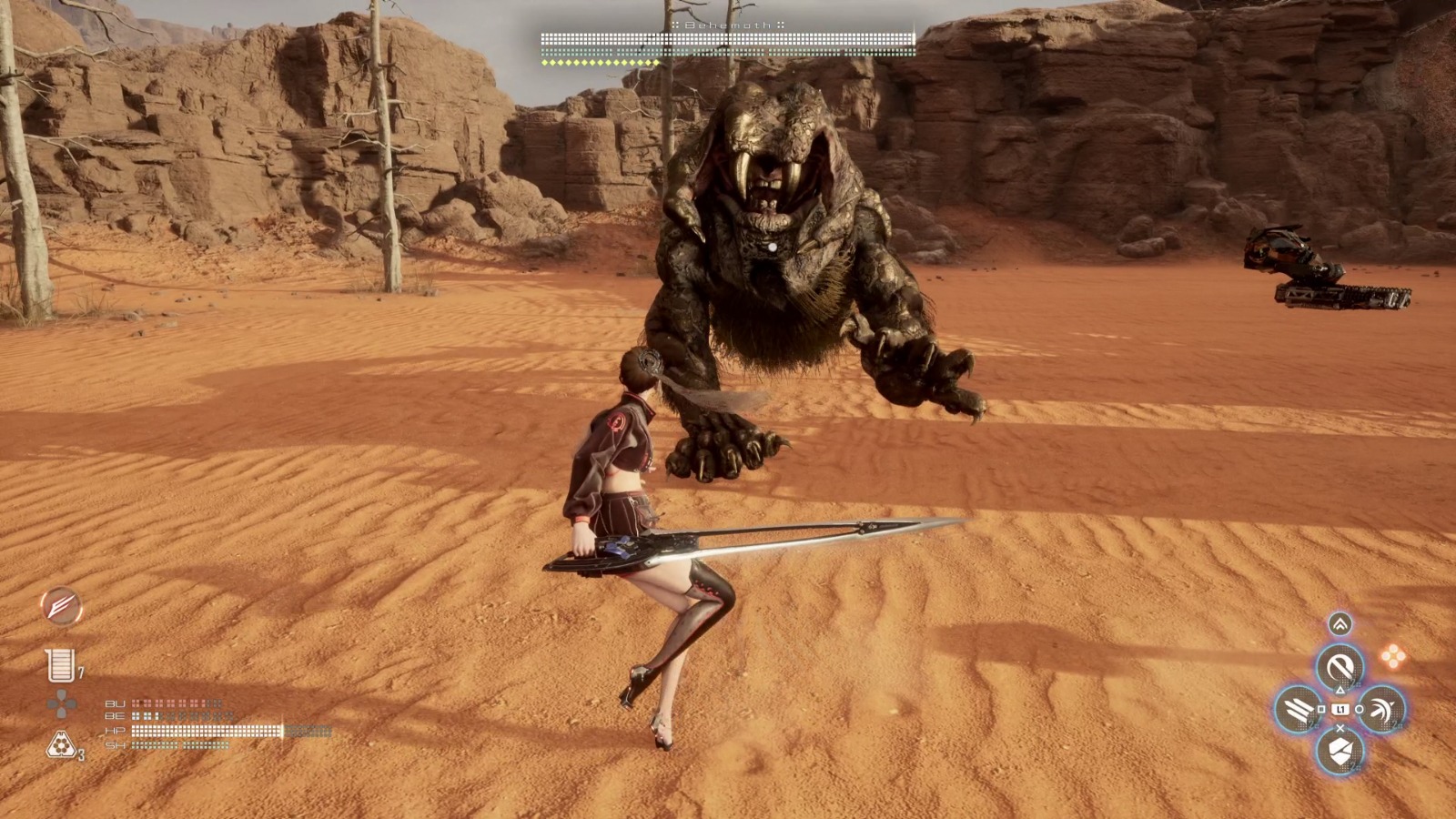The image size is (1456, 819).
Task: Click the potion flask icon showing 7 charges
Action: 61,665
